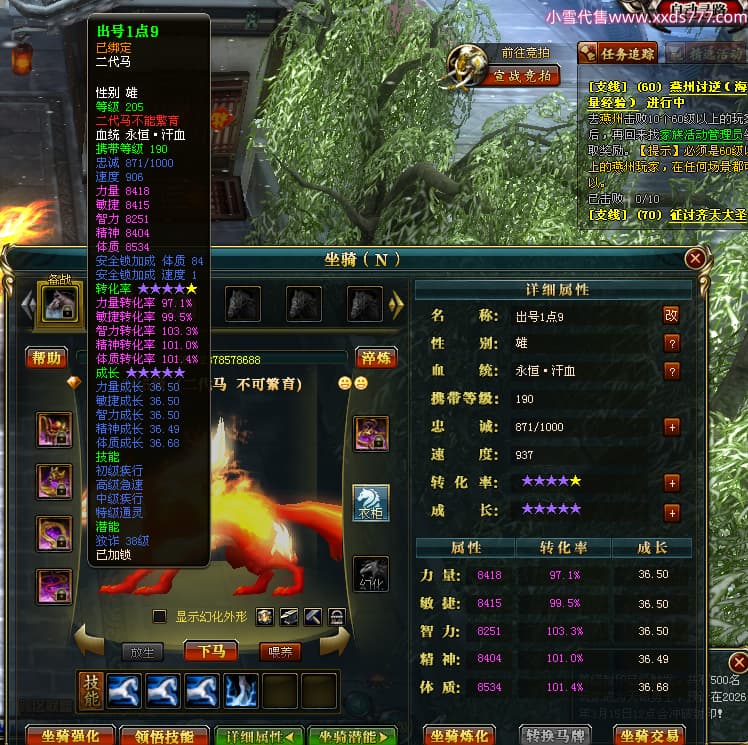Image resolution: width=748 pixels, height=745 pixels.
Task: Click the 宣战竞拍 auction button
Action: (521, 76)
